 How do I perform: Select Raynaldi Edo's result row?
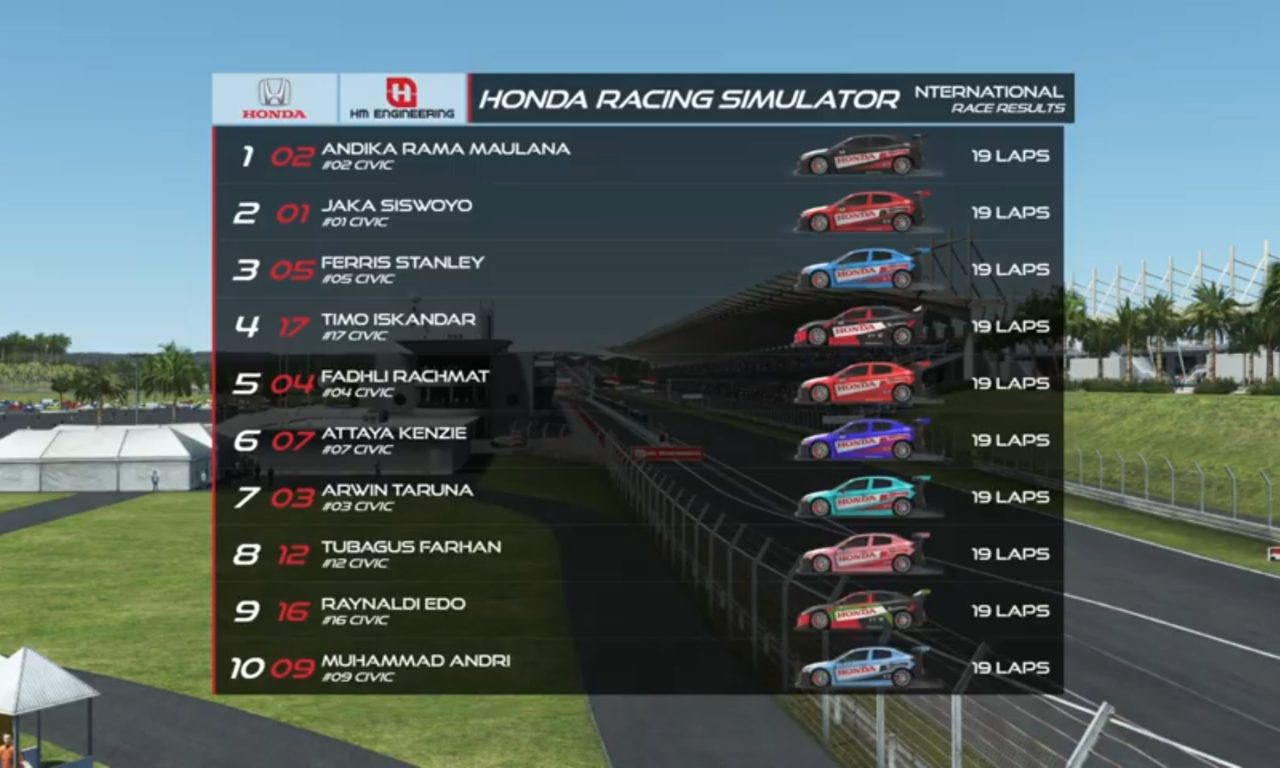tap(638, 612)
